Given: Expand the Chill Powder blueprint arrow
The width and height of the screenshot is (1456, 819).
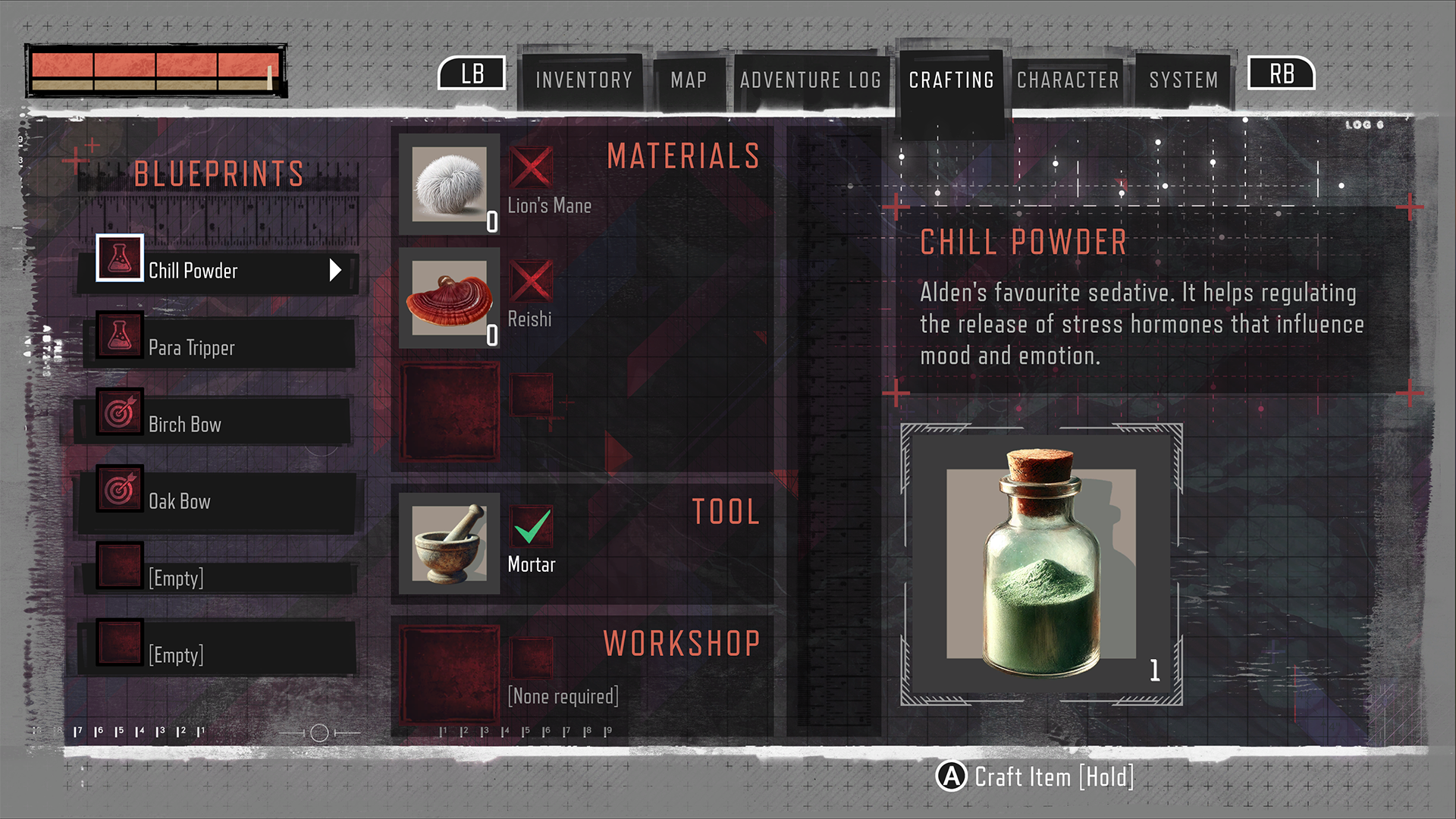Looking at the screenshot, I should tap(335, 270).
